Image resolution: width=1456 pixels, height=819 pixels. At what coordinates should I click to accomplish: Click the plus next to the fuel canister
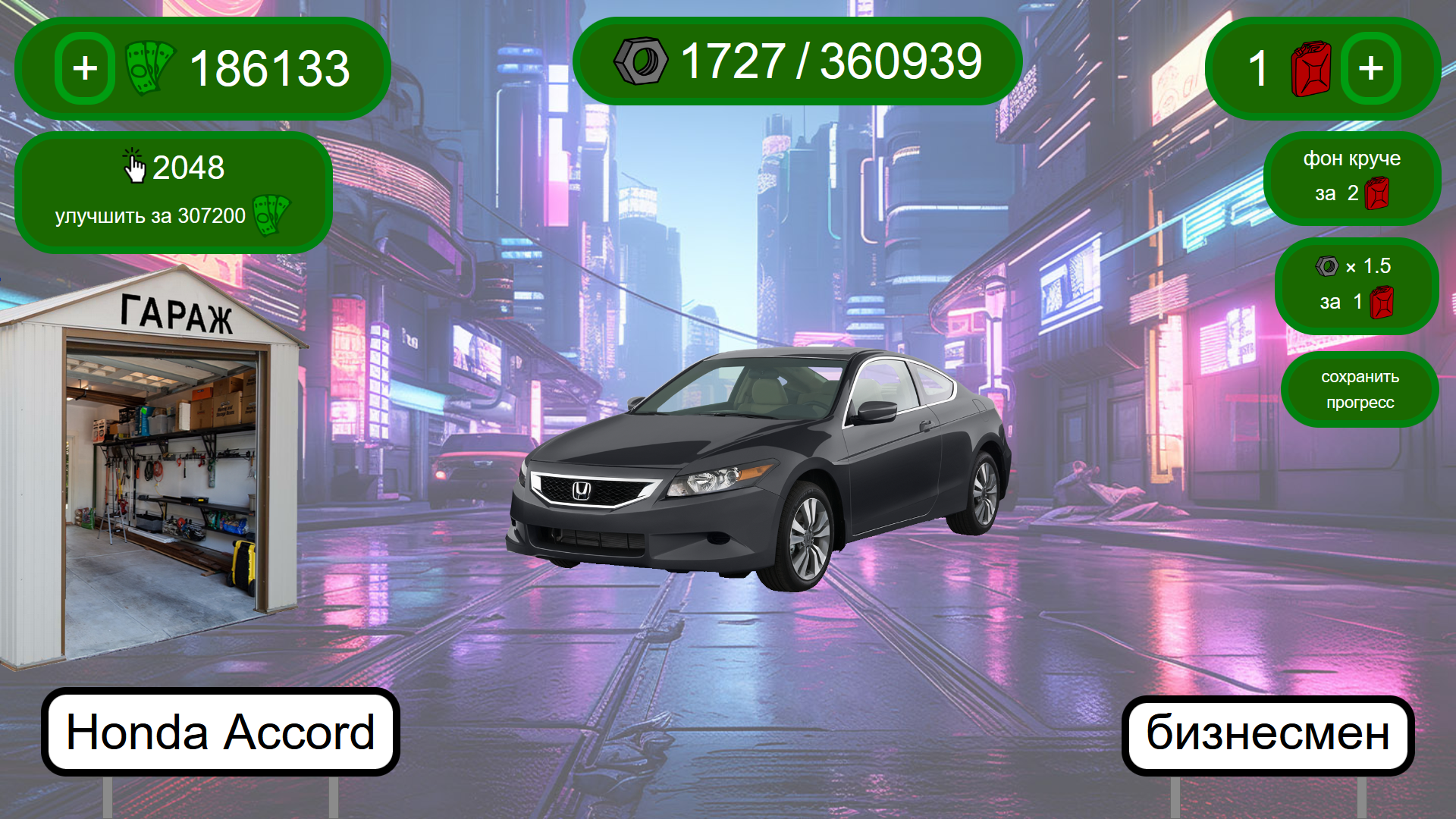coord(1370,70)
